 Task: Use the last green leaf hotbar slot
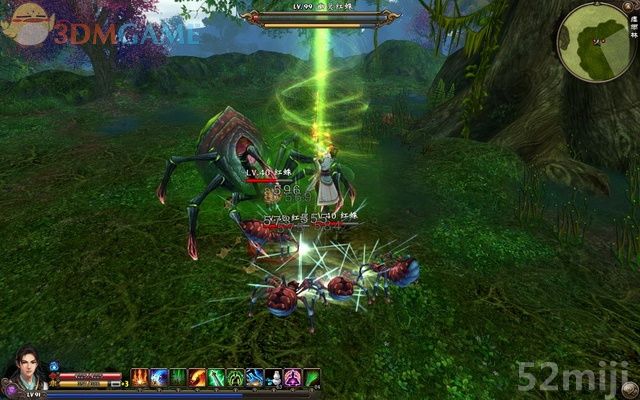tap(311, 377)
